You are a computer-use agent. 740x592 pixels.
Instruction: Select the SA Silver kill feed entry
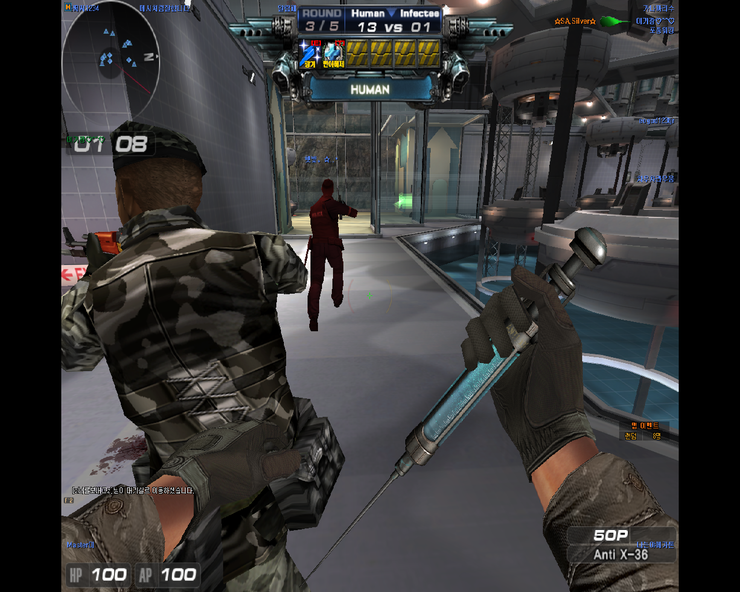coord(578,20)
